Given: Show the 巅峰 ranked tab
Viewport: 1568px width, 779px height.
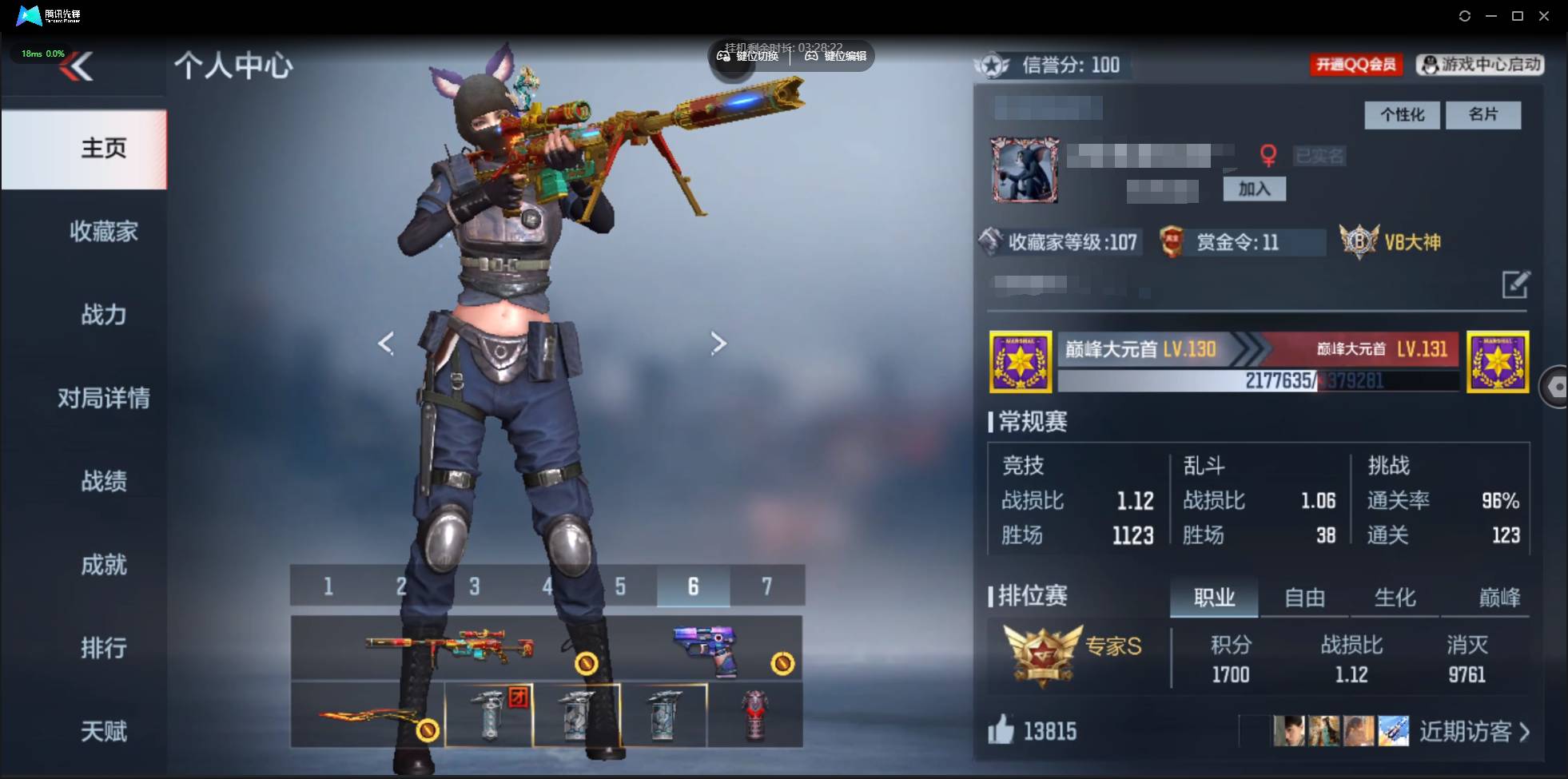Looking at the screenshot, I should tap(1498, 598).
